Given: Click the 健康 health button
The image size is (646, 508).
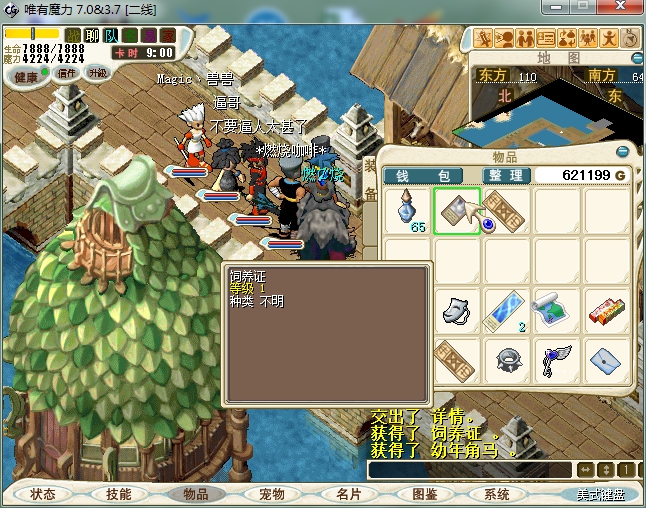Looking at the screenshot, I should click(x=26, y=76).
